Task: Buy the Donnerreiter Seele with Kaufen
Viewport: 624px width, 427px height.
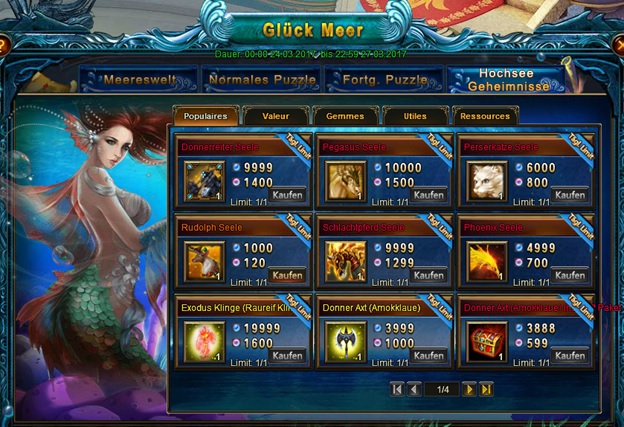Action: point(288,196)
